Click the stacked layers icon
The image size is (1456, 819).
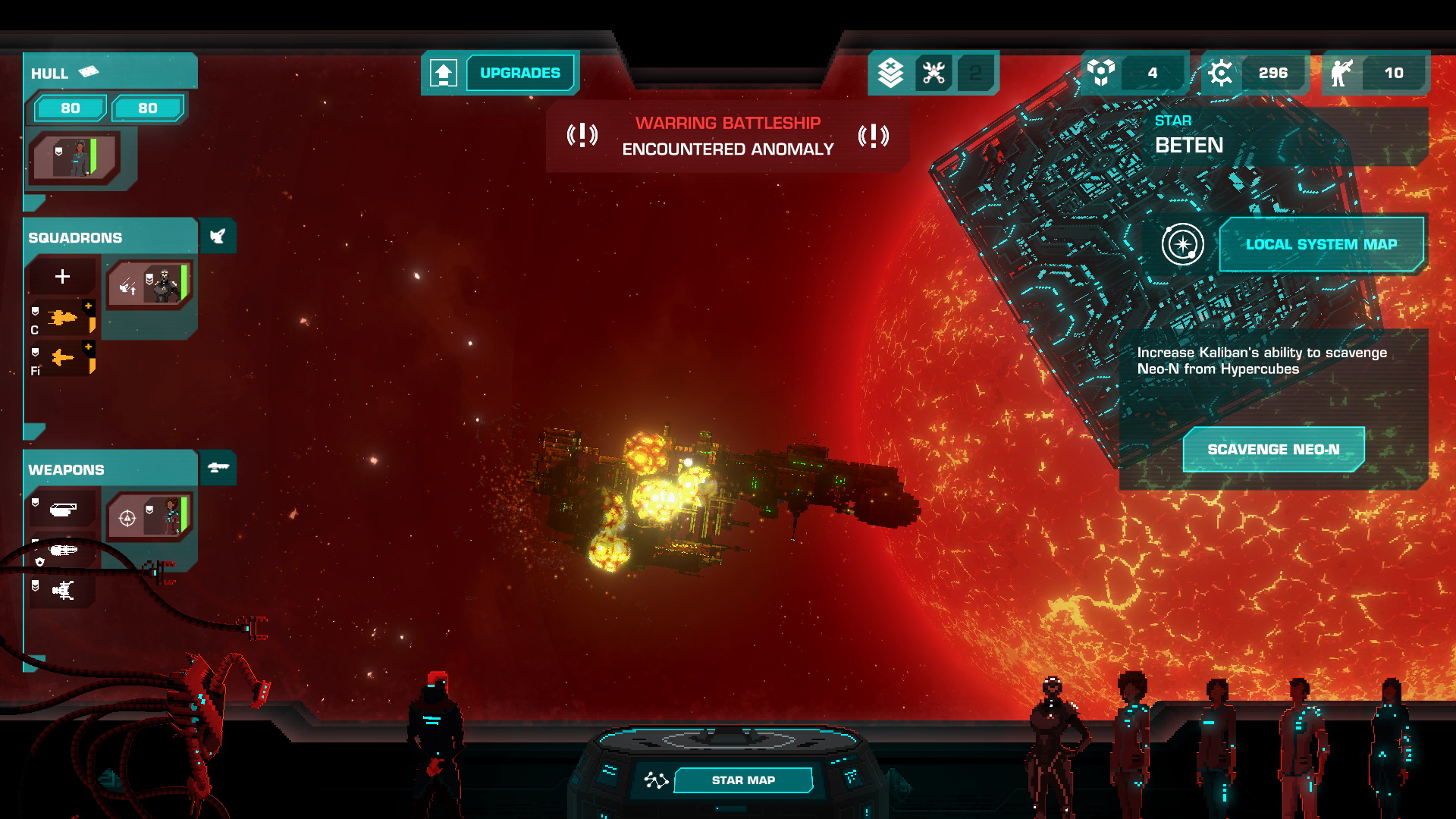(890, 73)
